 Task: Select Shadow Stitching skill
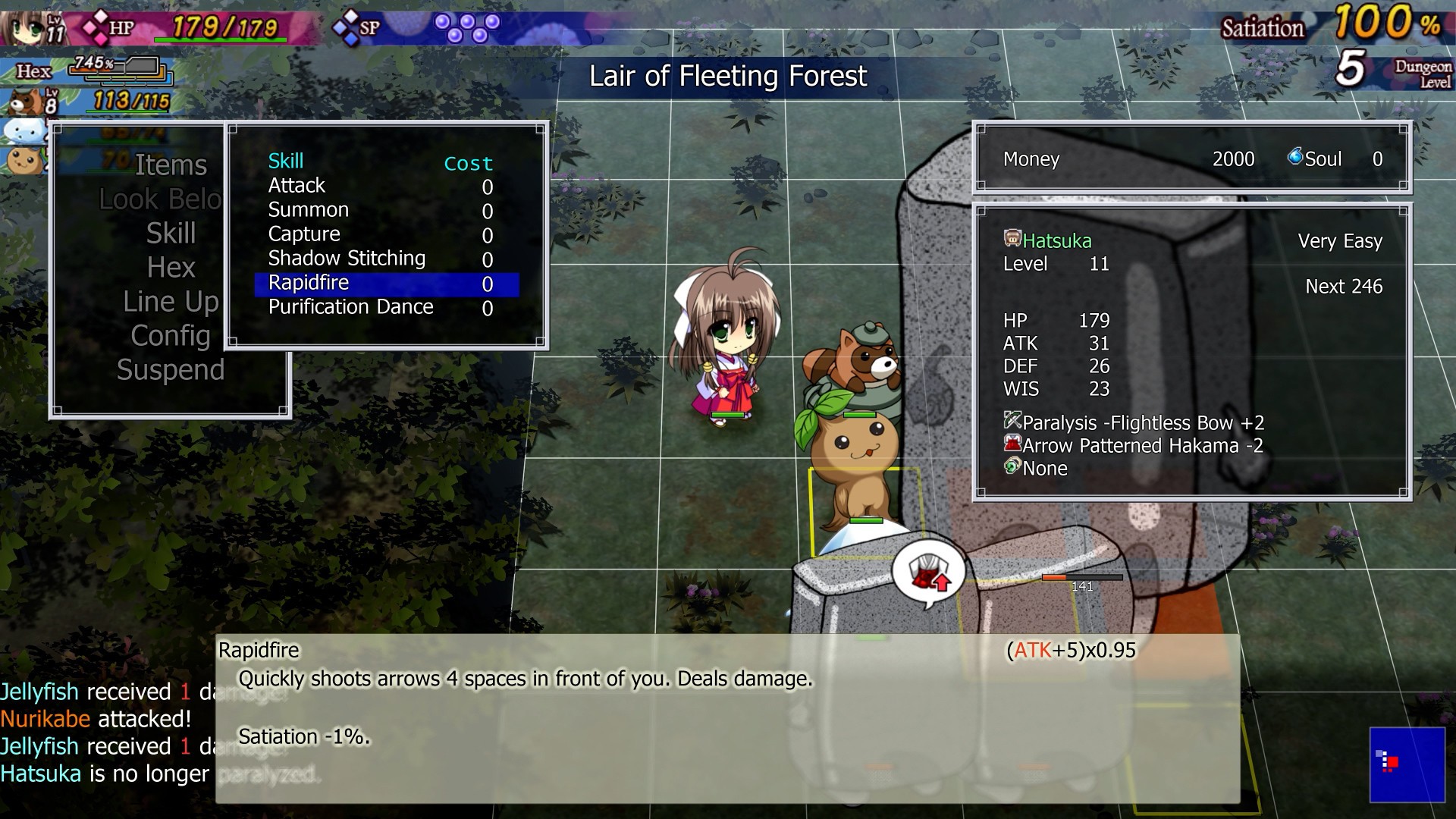pos(347,259)
